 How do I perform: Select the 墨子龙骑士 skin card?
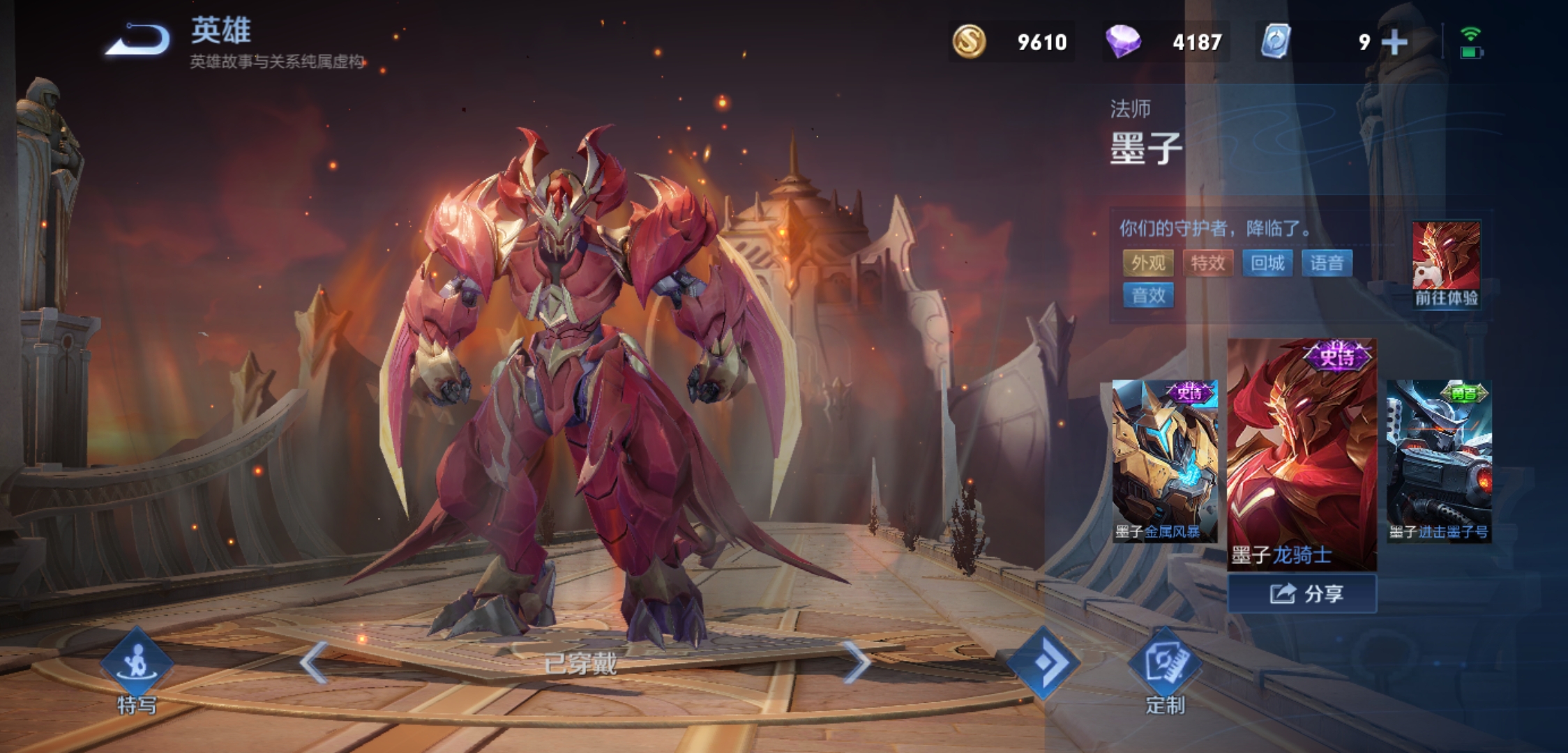(1302, 453)
